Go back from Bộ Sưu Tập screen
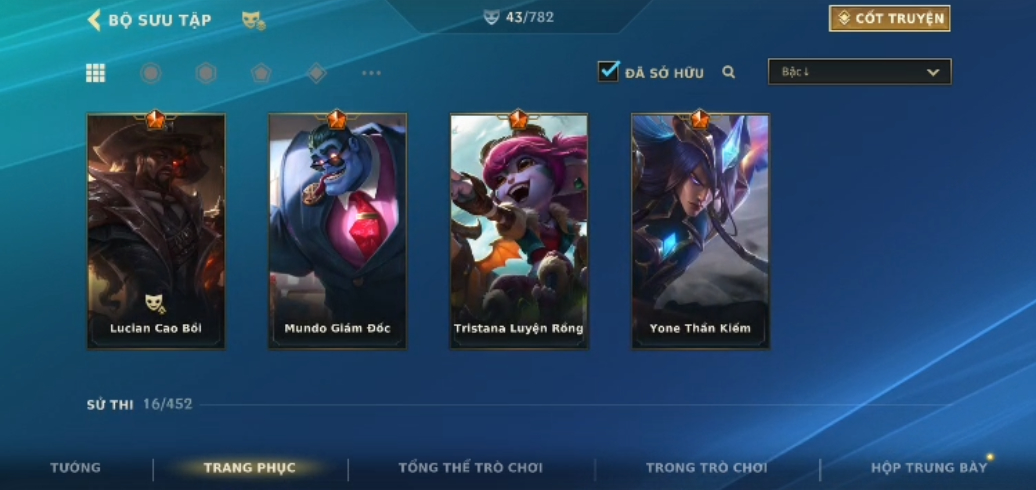This screenshot has width=1036, height=490. tap(95, 19)
